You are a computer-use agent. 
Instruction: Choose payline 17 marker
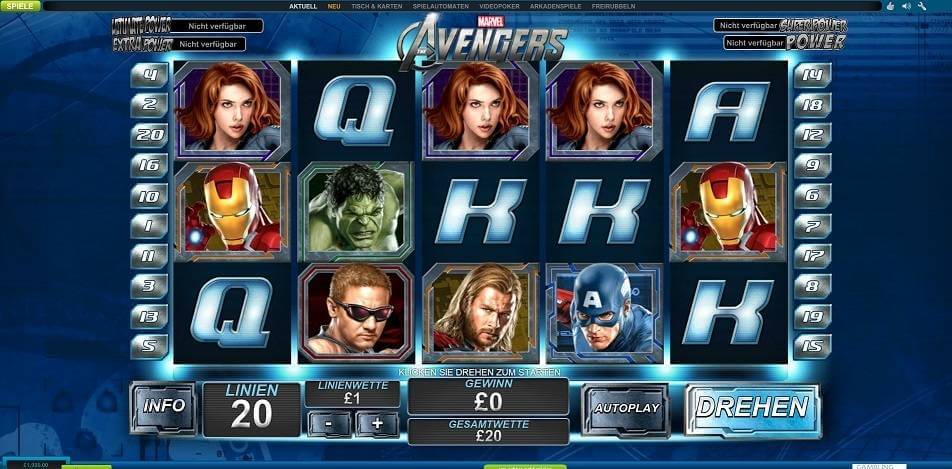pos(811,256)
